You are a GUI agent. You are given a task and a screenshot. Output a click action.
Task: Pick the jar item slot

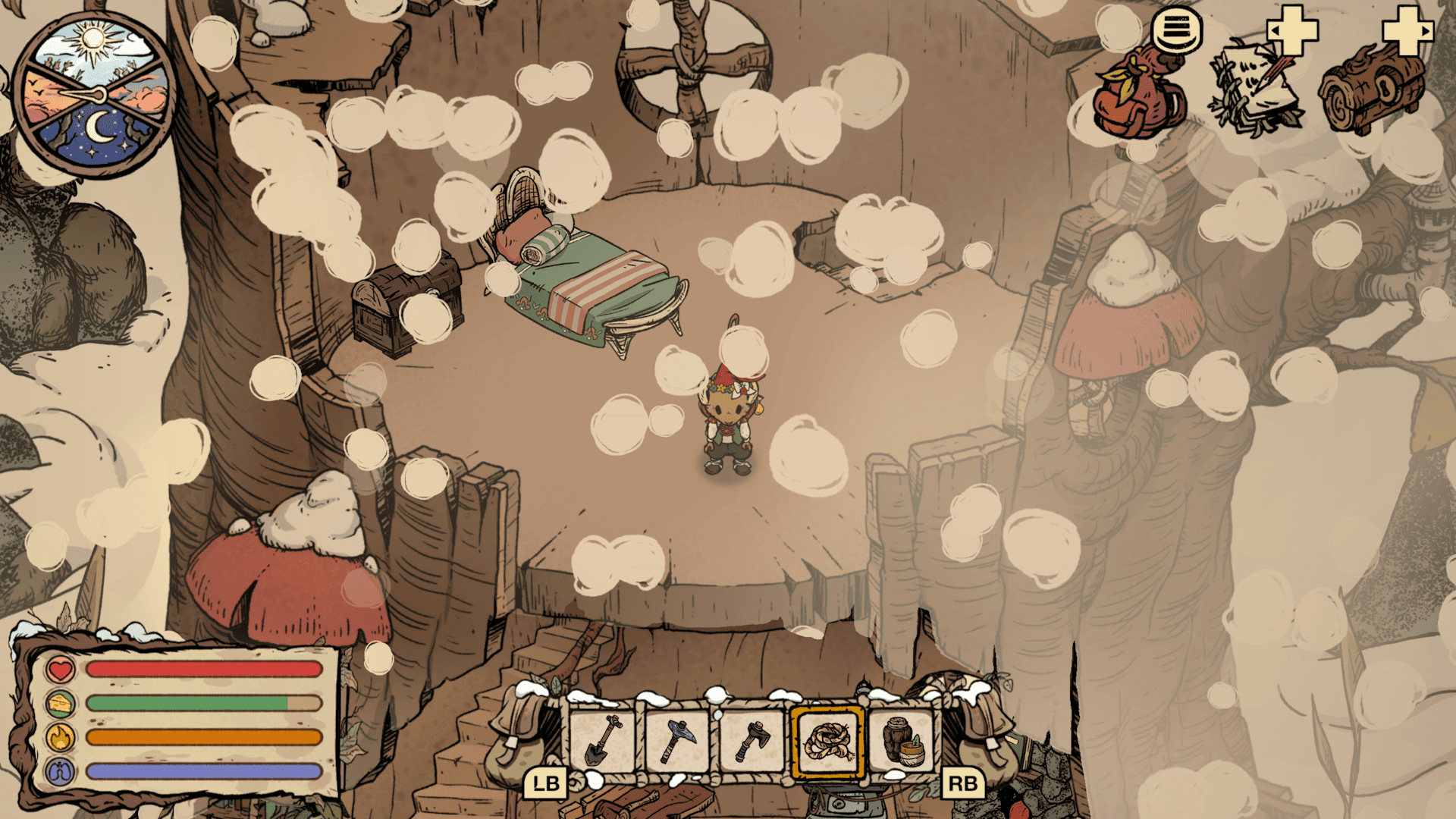(902, 742)
